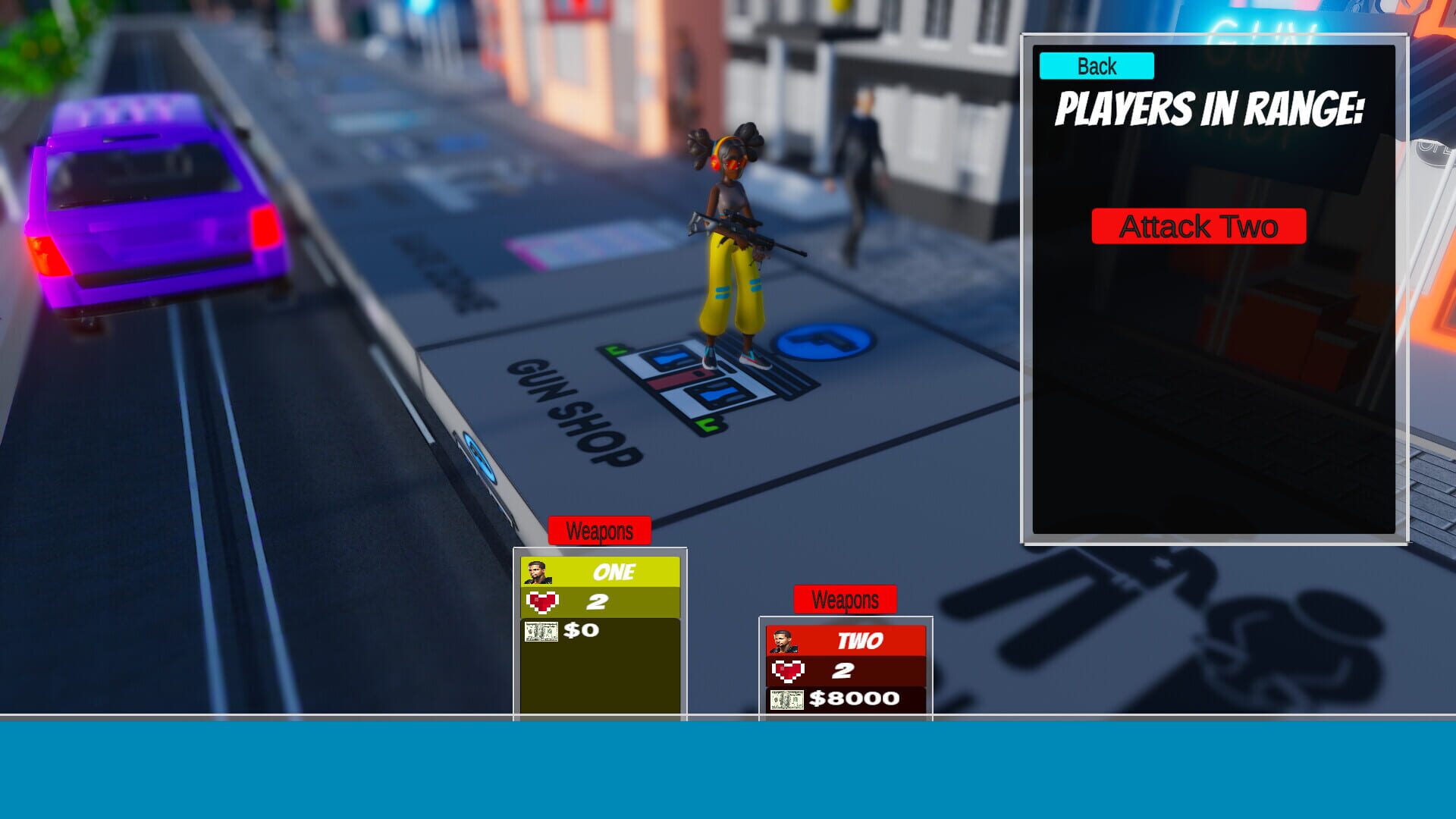1456x819 pixels.
Task: Click the Back button on the panel
Action: 1095,66
